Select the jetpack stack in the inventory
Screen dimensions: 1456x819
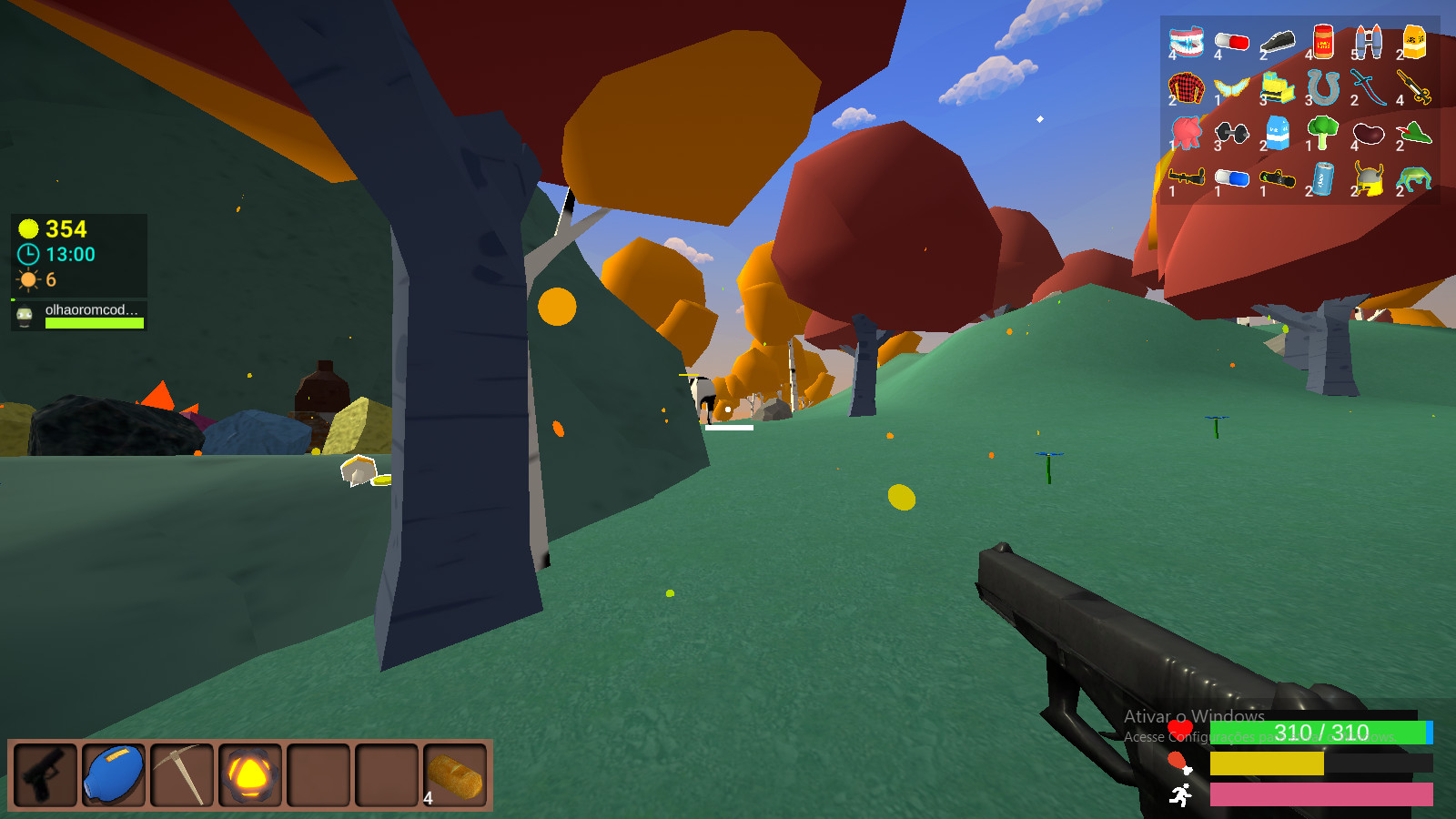coord(1369,41)
